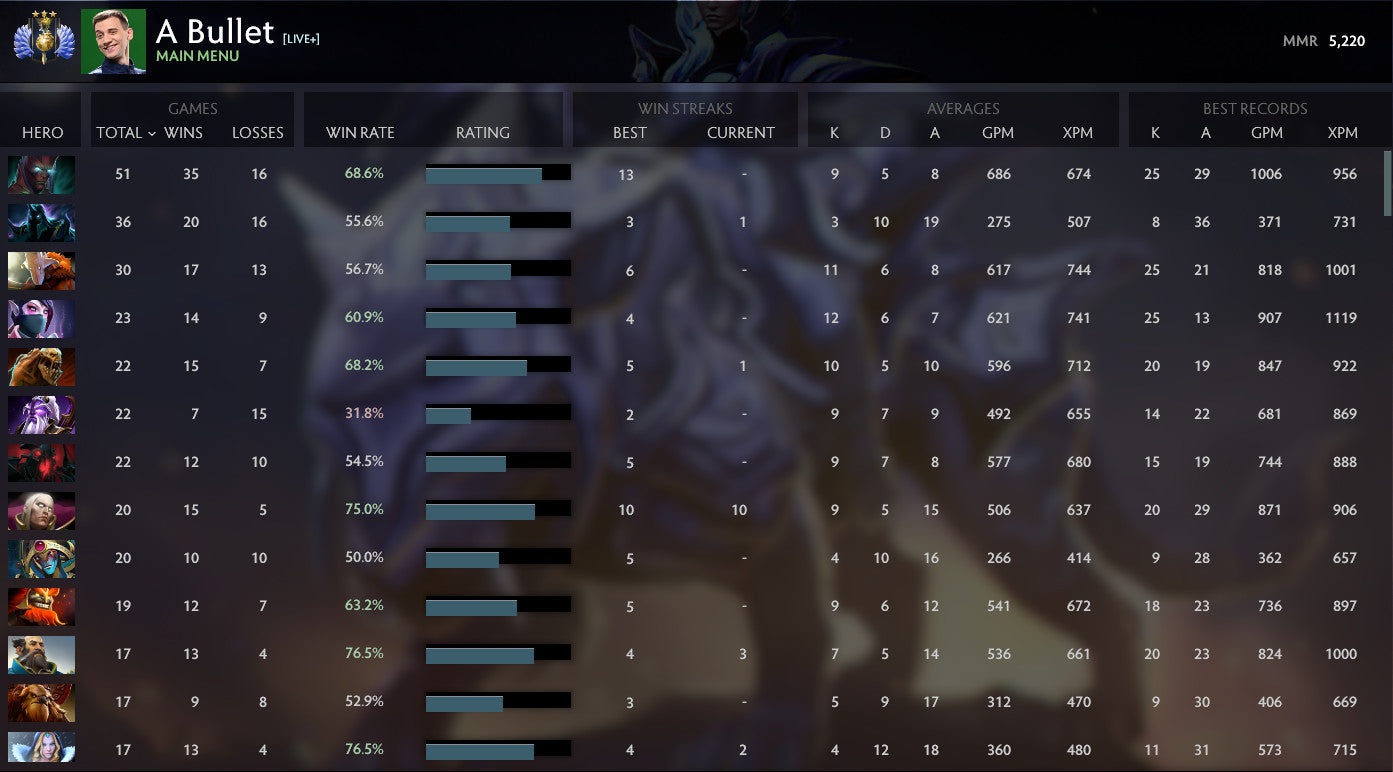Image resolution: width=1393 pixels, height=772 pixels.
Task: Click the top hero's rating bar
Action: [x=497, y=172]
